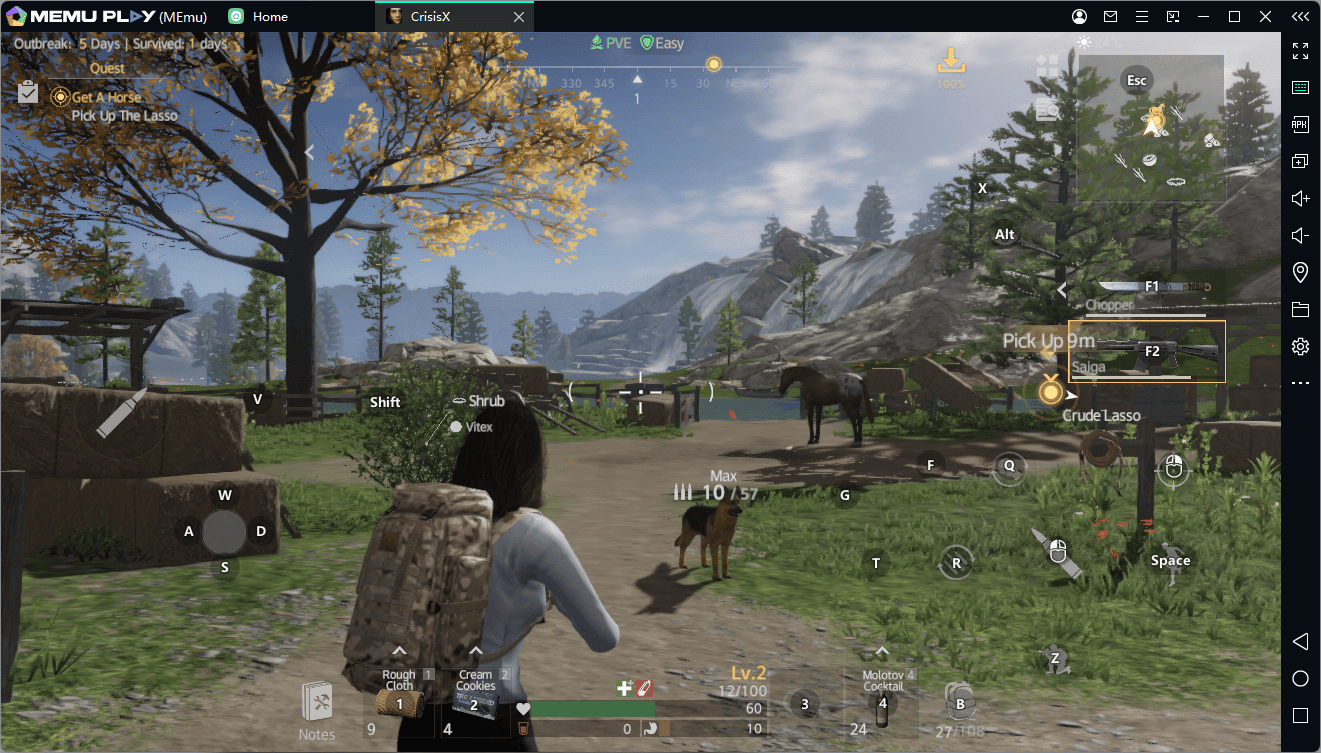Viewport: 1321px width, 753px height.
Task: Expand the Rough Cloth slot arrow
Action: [x=398, y=652]
